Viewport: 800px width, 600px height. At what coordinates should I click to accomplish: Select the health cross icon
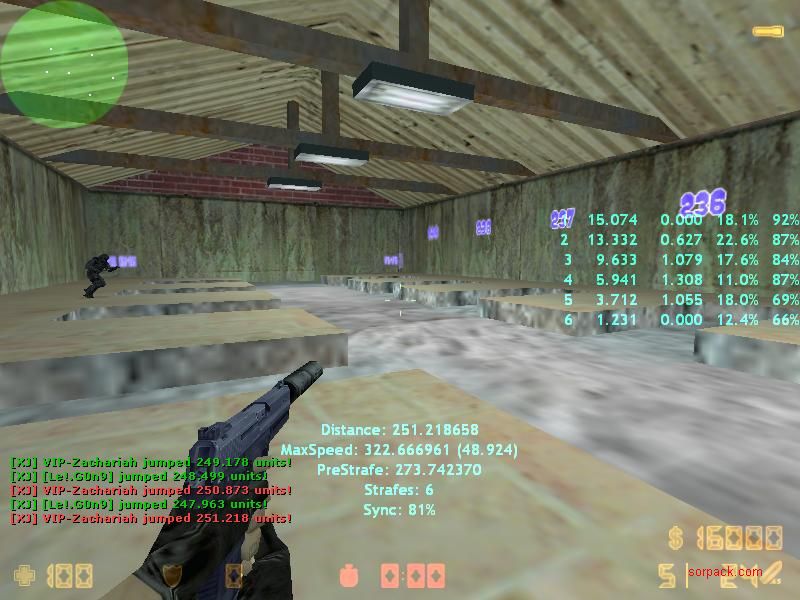23,576
